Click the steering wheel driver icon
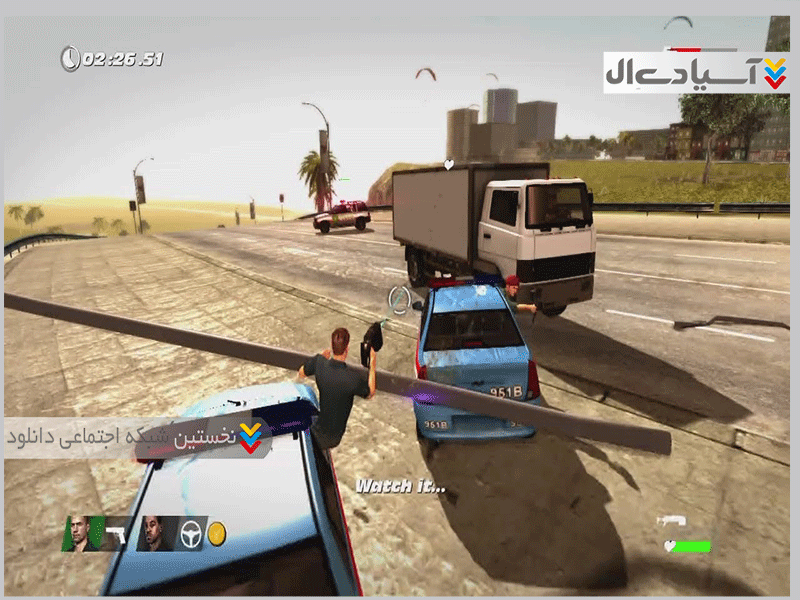800x600 pixels. tap(191, 534)
